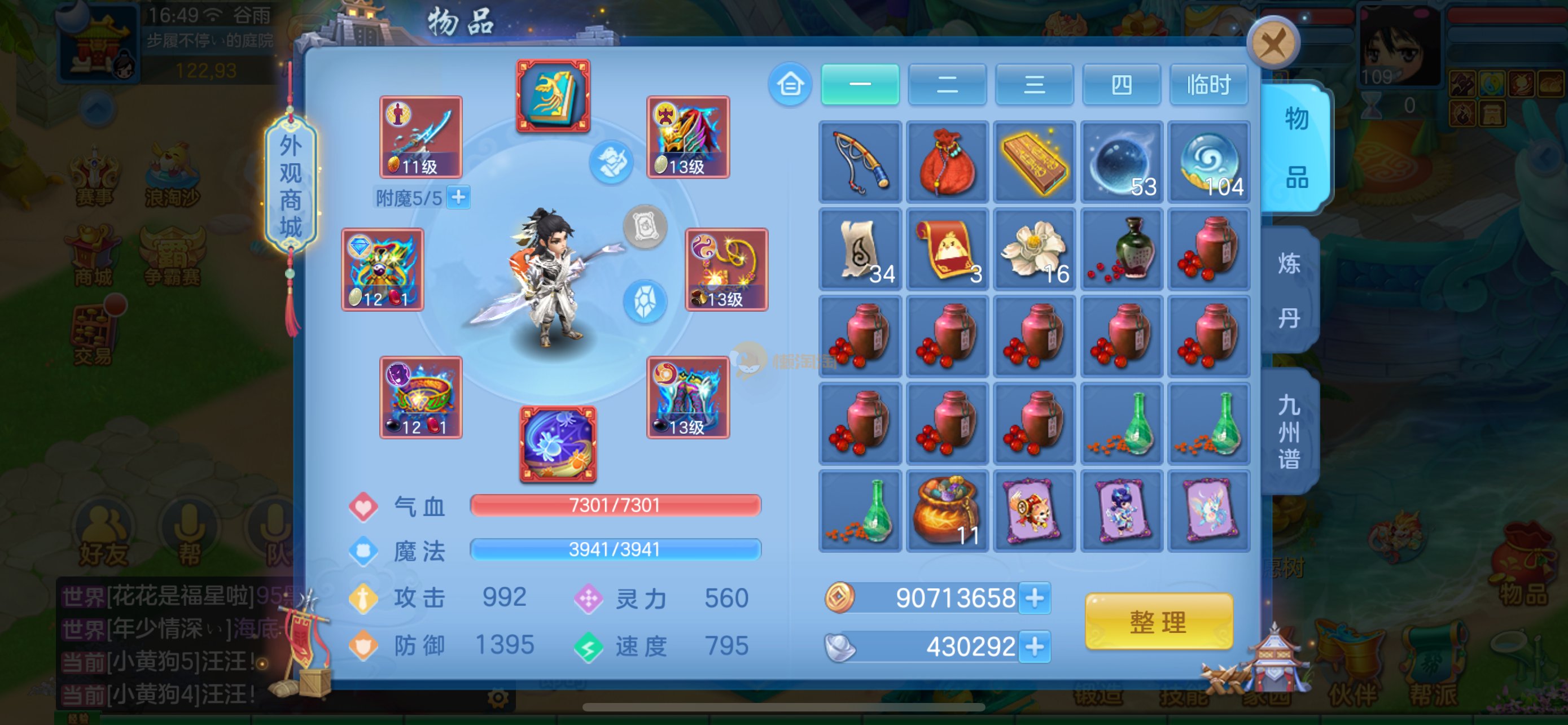Select the fishing rod item slot
The width and height of the screenshot is (1568, 725).
pyautogui.click(x=860, y=162)
